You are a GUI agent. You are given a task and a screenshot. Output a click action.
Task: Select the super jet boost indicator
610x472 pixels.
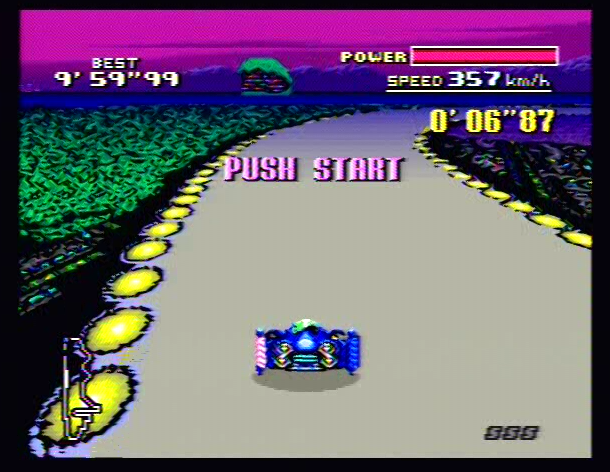coord(511,432)
